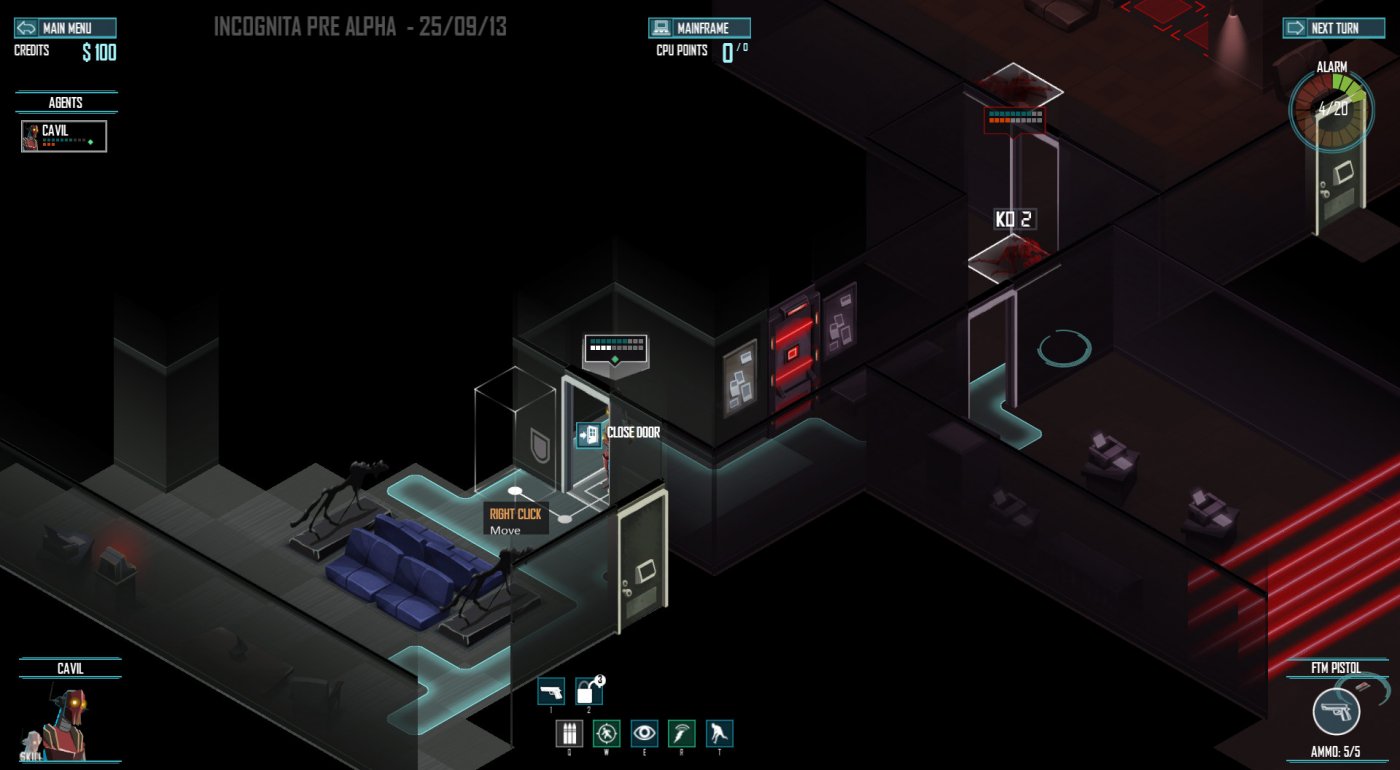The width and height of the screenshot is (1400, 770).
Task: Click the mainframe computer icon in the top bar
Action: [x=663, y=27]
